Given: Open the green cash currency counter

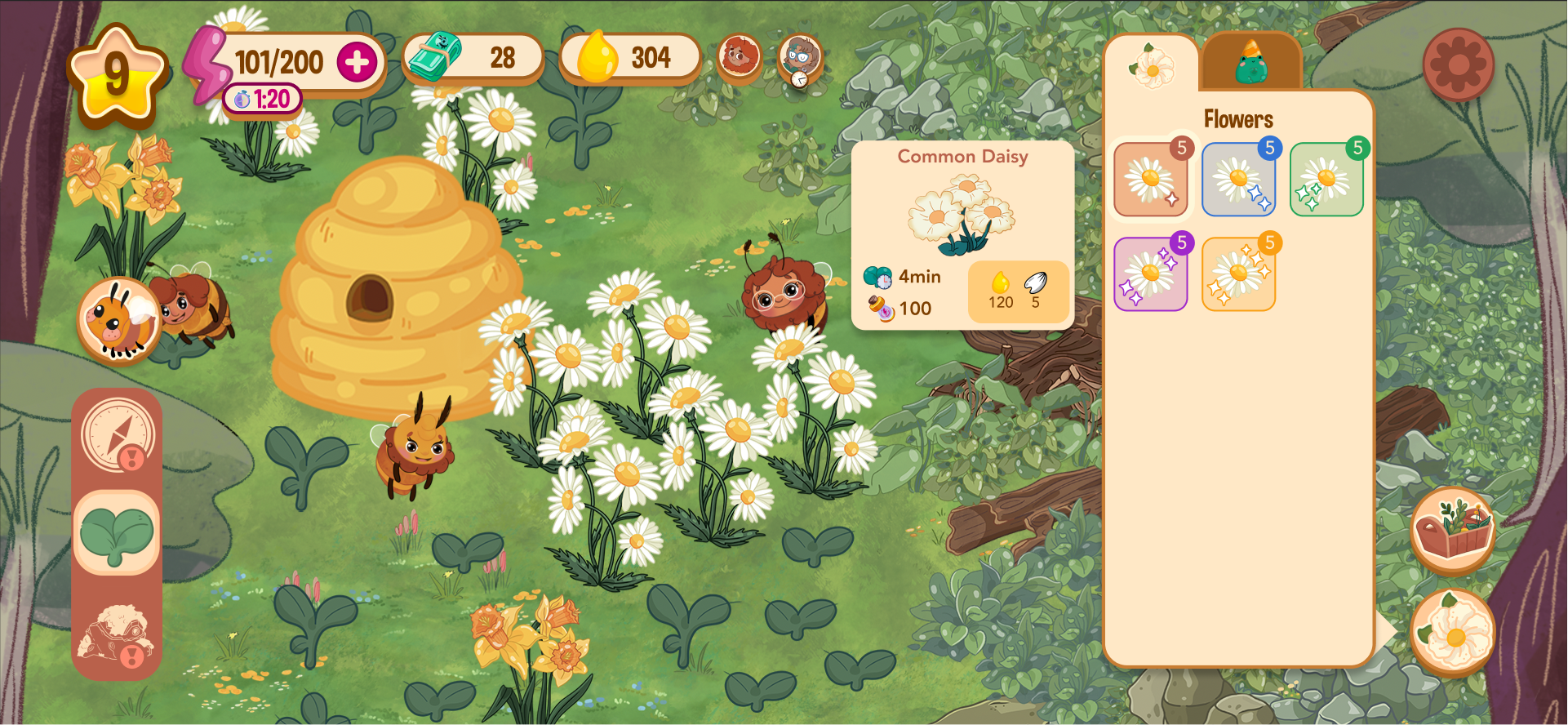Looking at the screenshot, I should (472, 57).
